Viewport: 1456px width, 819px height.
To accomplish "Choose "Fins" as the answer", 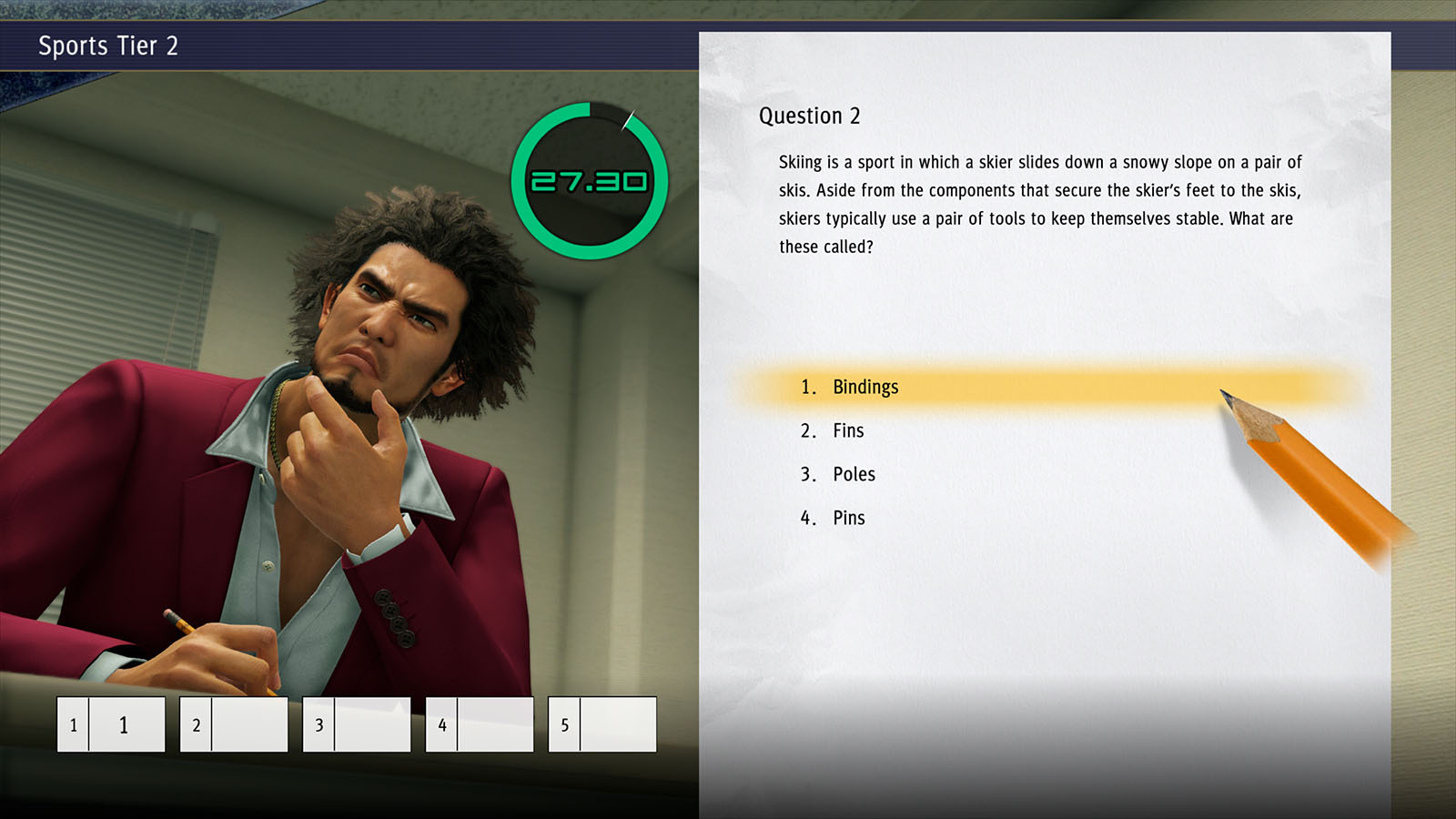I will point(848,430).
